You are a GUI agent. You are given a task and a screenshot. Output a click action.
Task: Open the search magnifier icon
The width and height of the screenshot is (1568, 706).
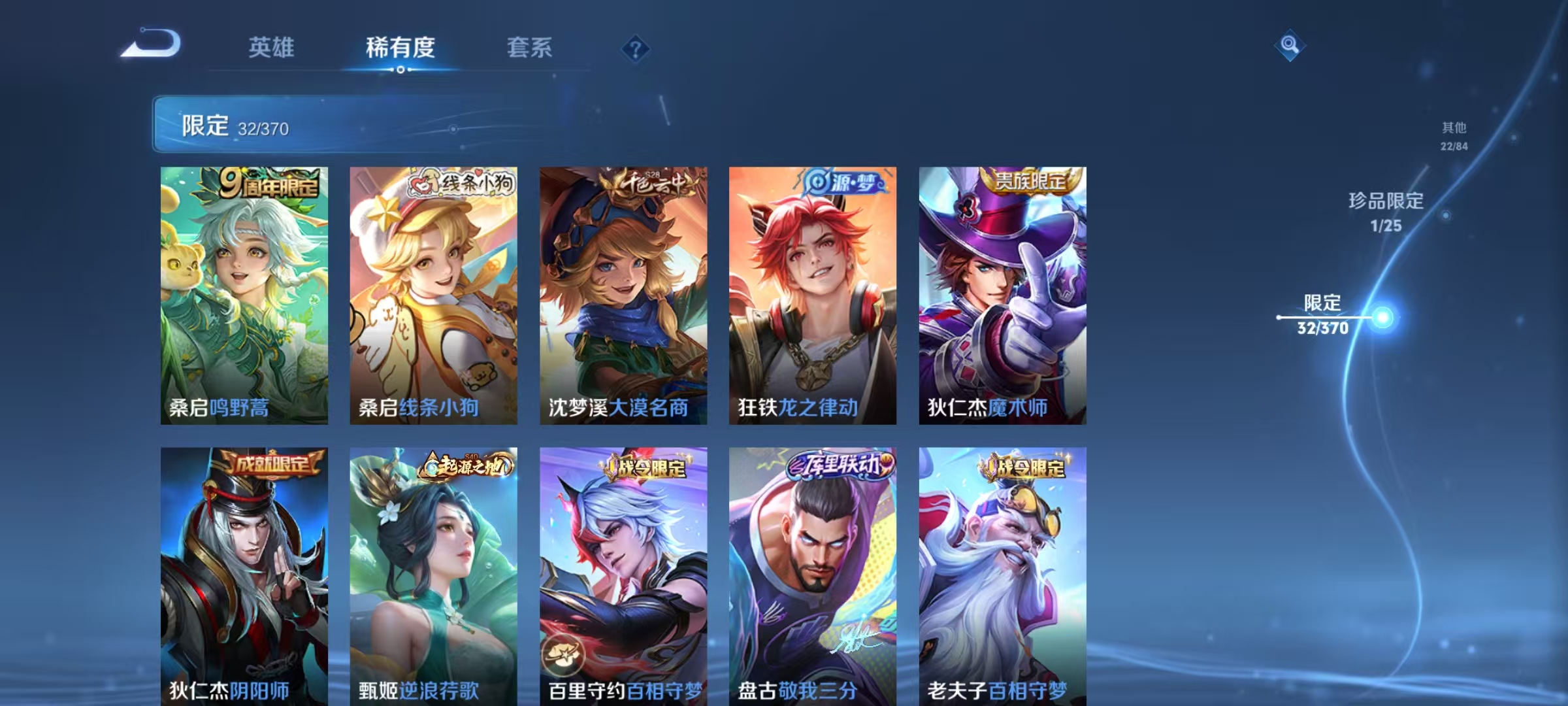[x=1290, y=44]
